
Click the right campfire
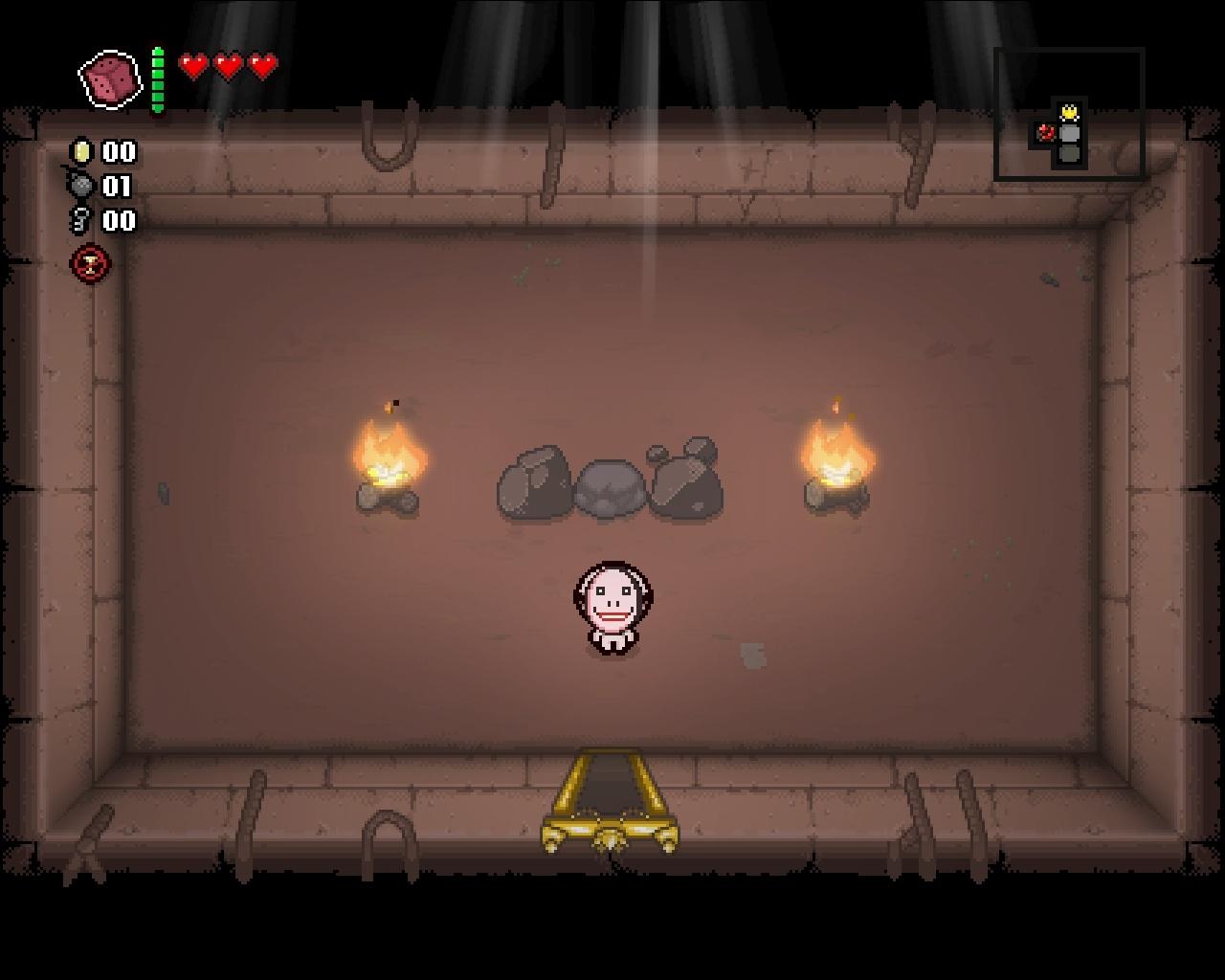point(838,469)
